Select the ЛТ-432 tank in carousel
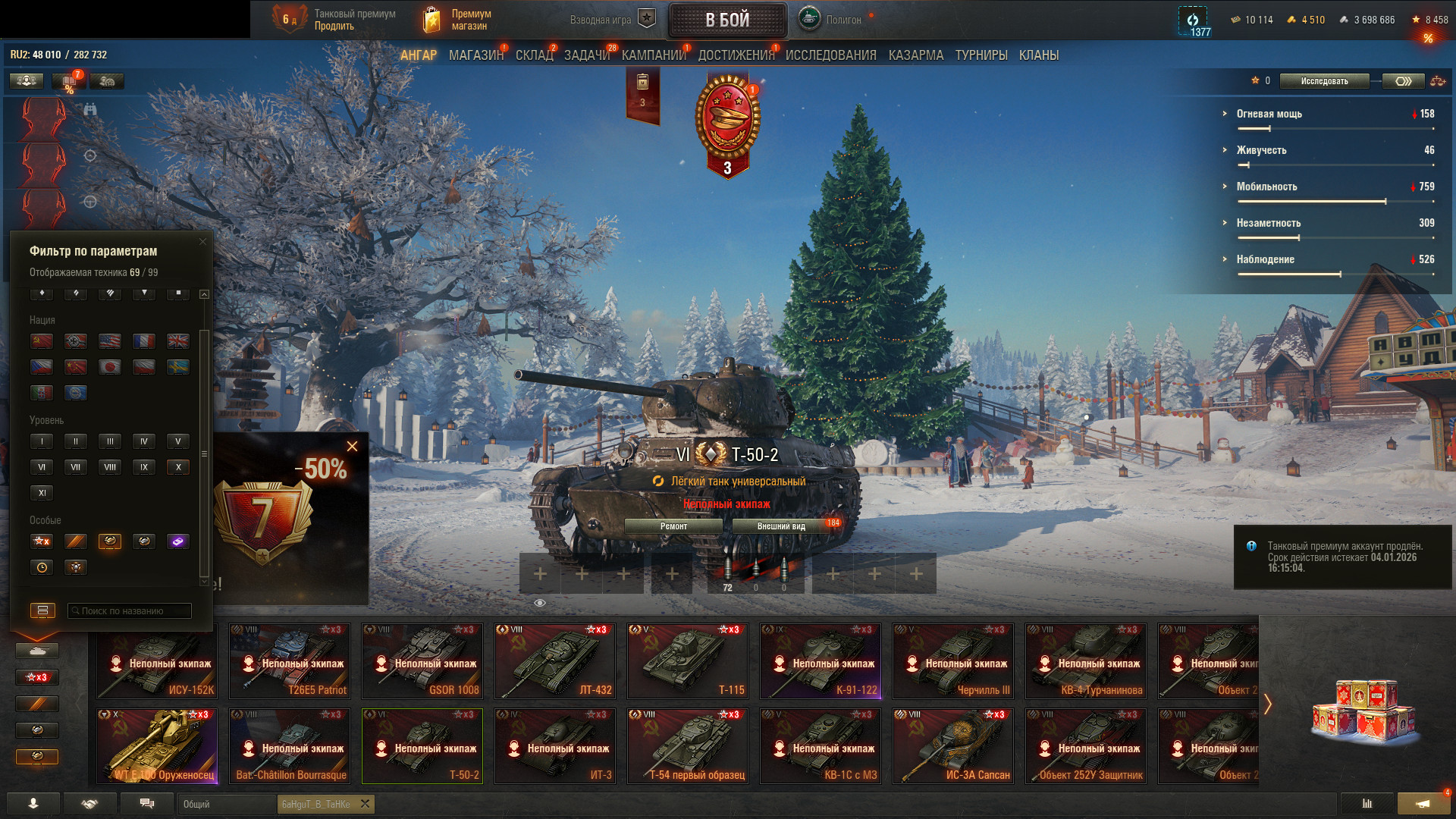Viewport: 1456px width, 819px height. click(x=555, y=661)
